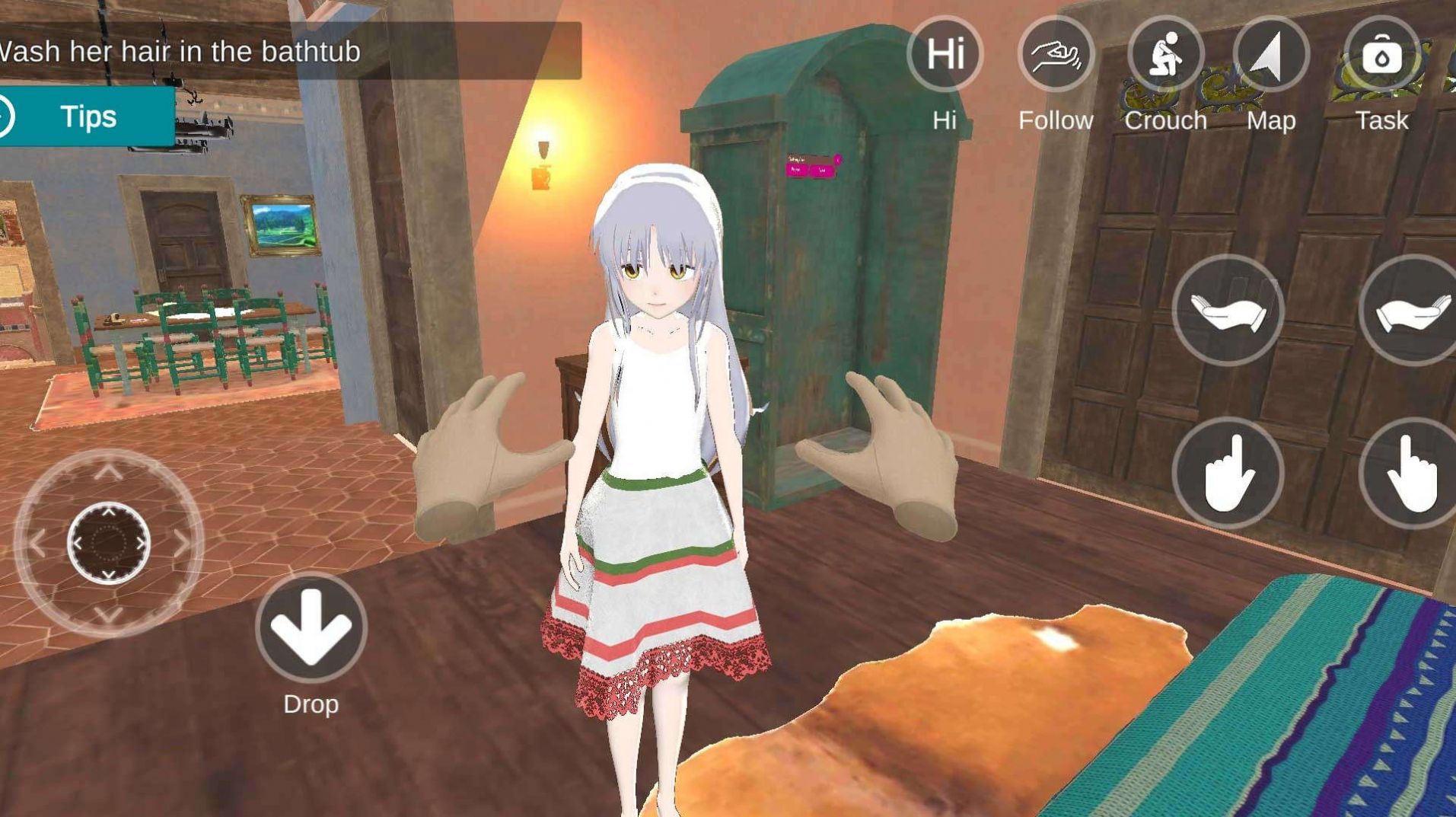Tap the Drop arrow button
1456x817 pixels.
click(x=311, y=627)
